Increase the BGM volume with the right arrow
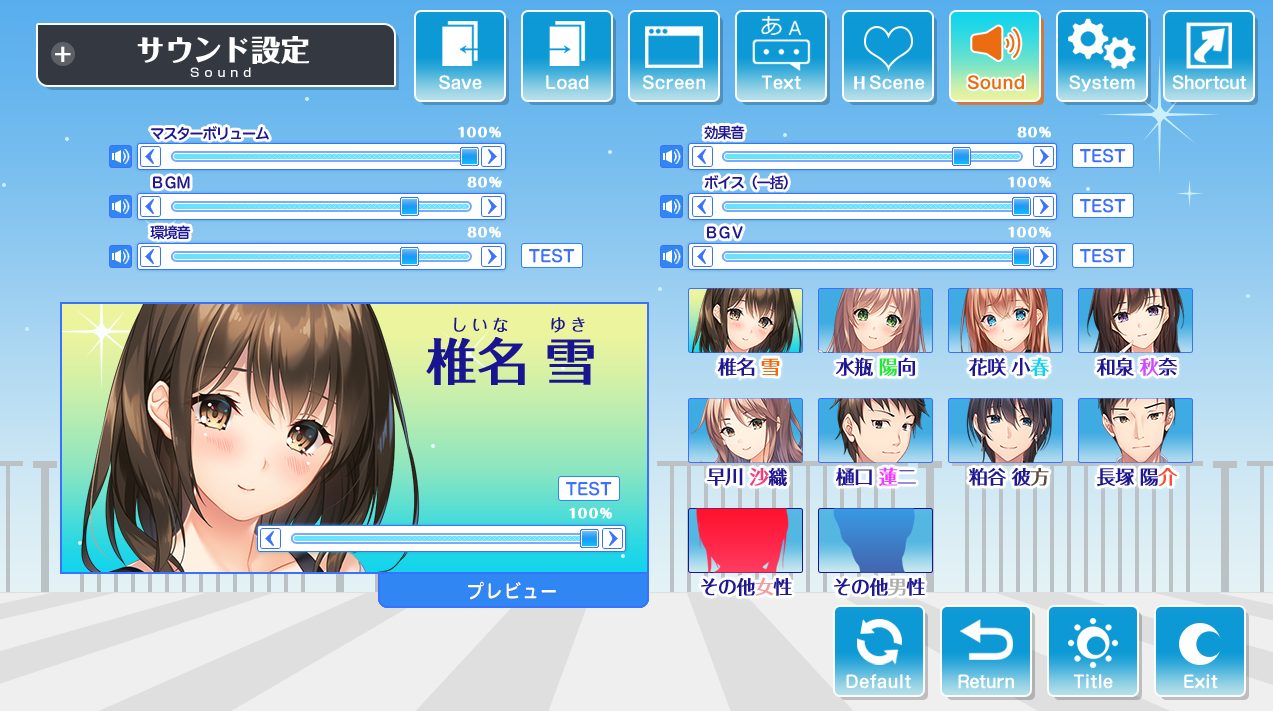 coord(491,206)
